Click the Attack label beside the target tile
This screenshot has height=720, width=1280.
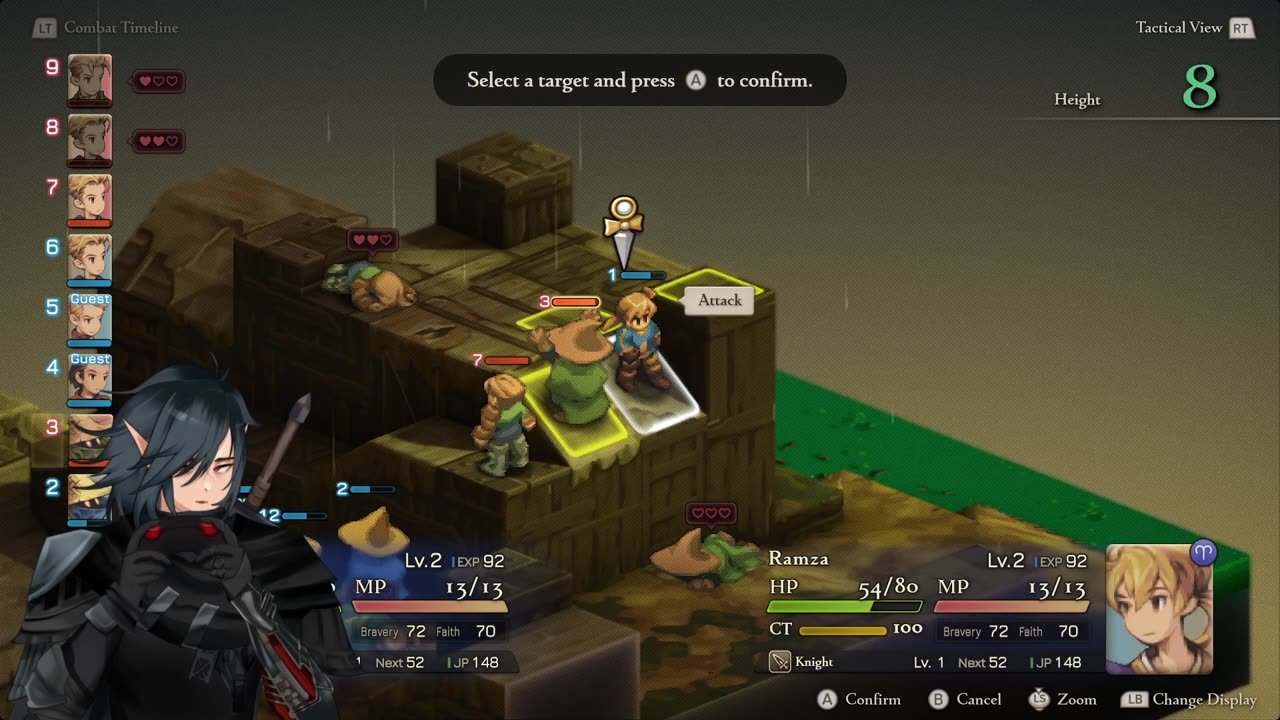click(x=719, y=300)
